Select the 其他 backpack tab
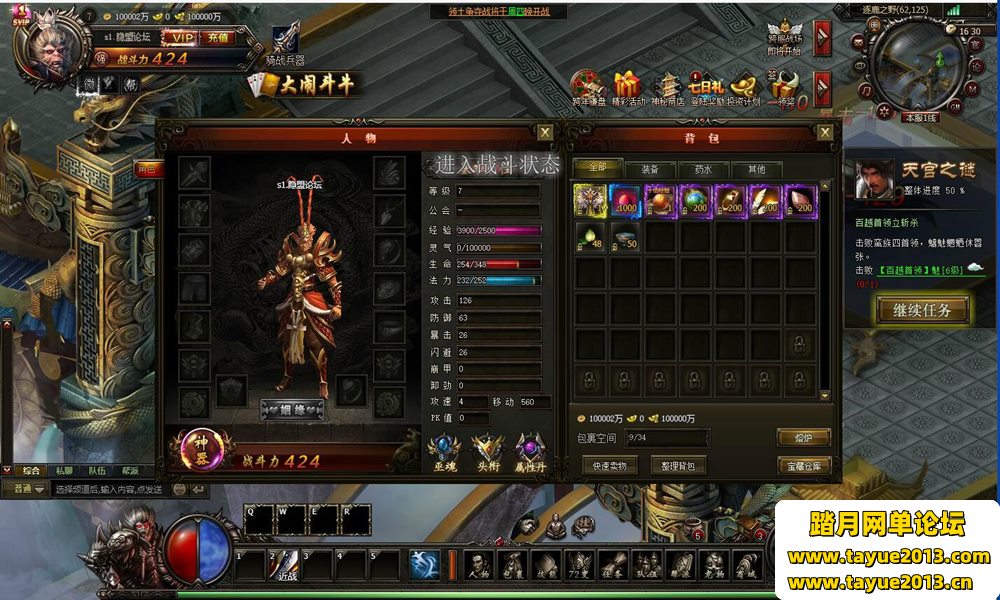This screenshot has width=1000, height=600. 756,169
